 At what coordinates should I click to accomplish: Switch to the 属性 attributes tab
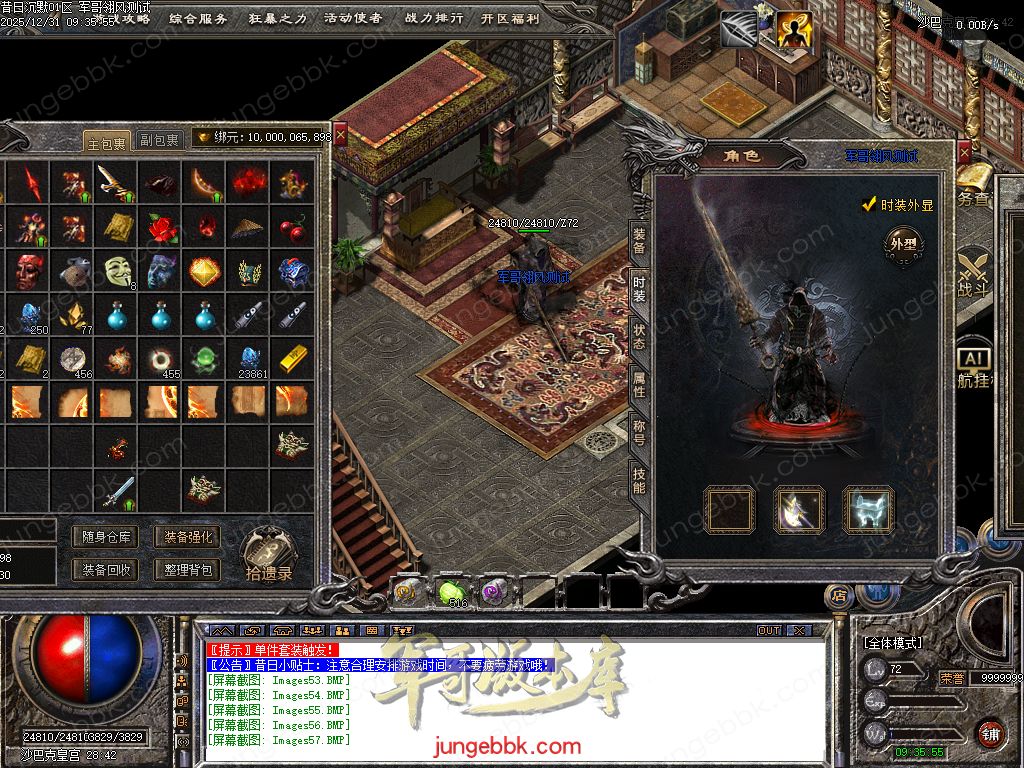tap(639, 385)
